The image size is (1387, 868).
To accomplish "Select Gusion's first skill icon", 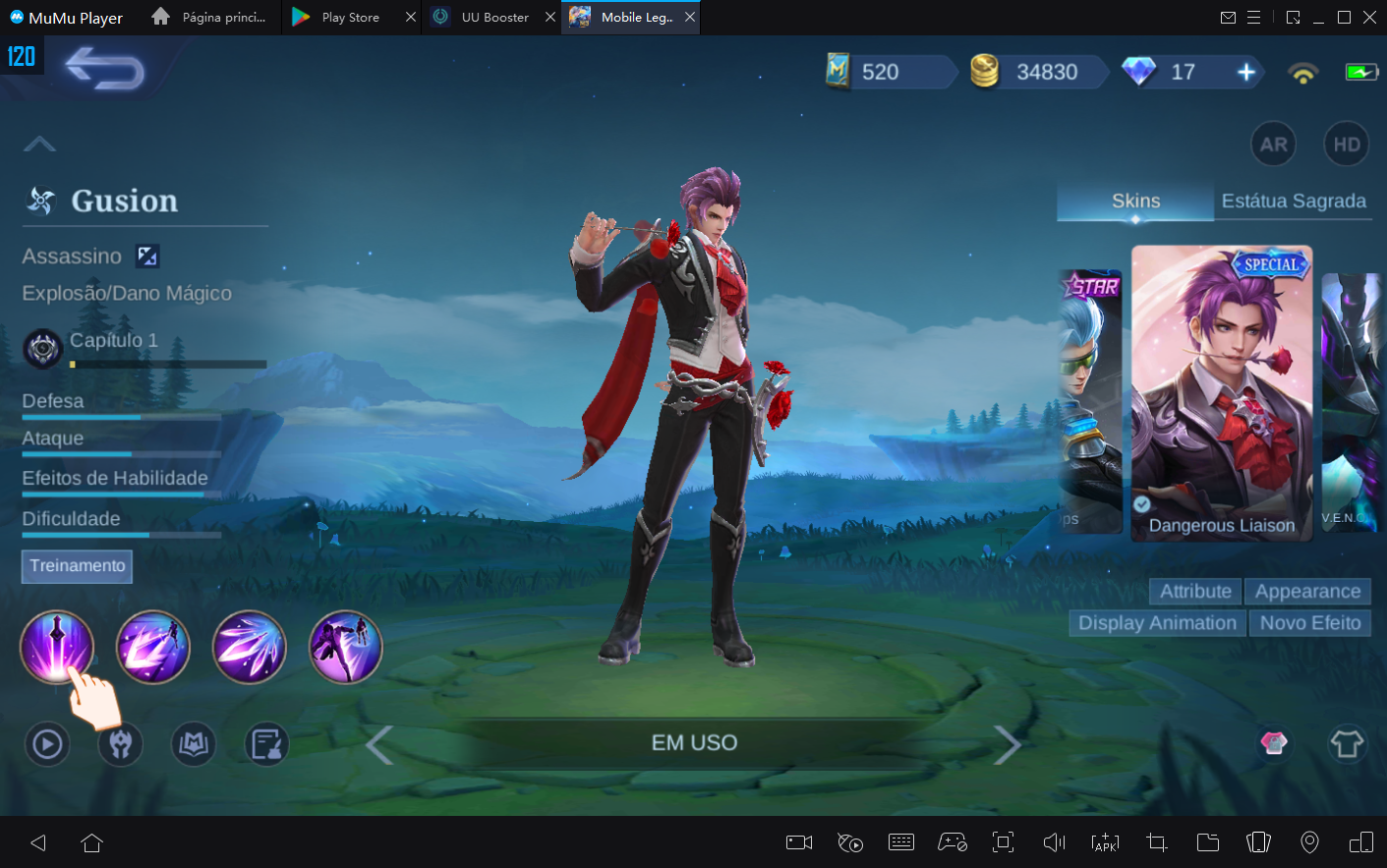I will (57, 646).
